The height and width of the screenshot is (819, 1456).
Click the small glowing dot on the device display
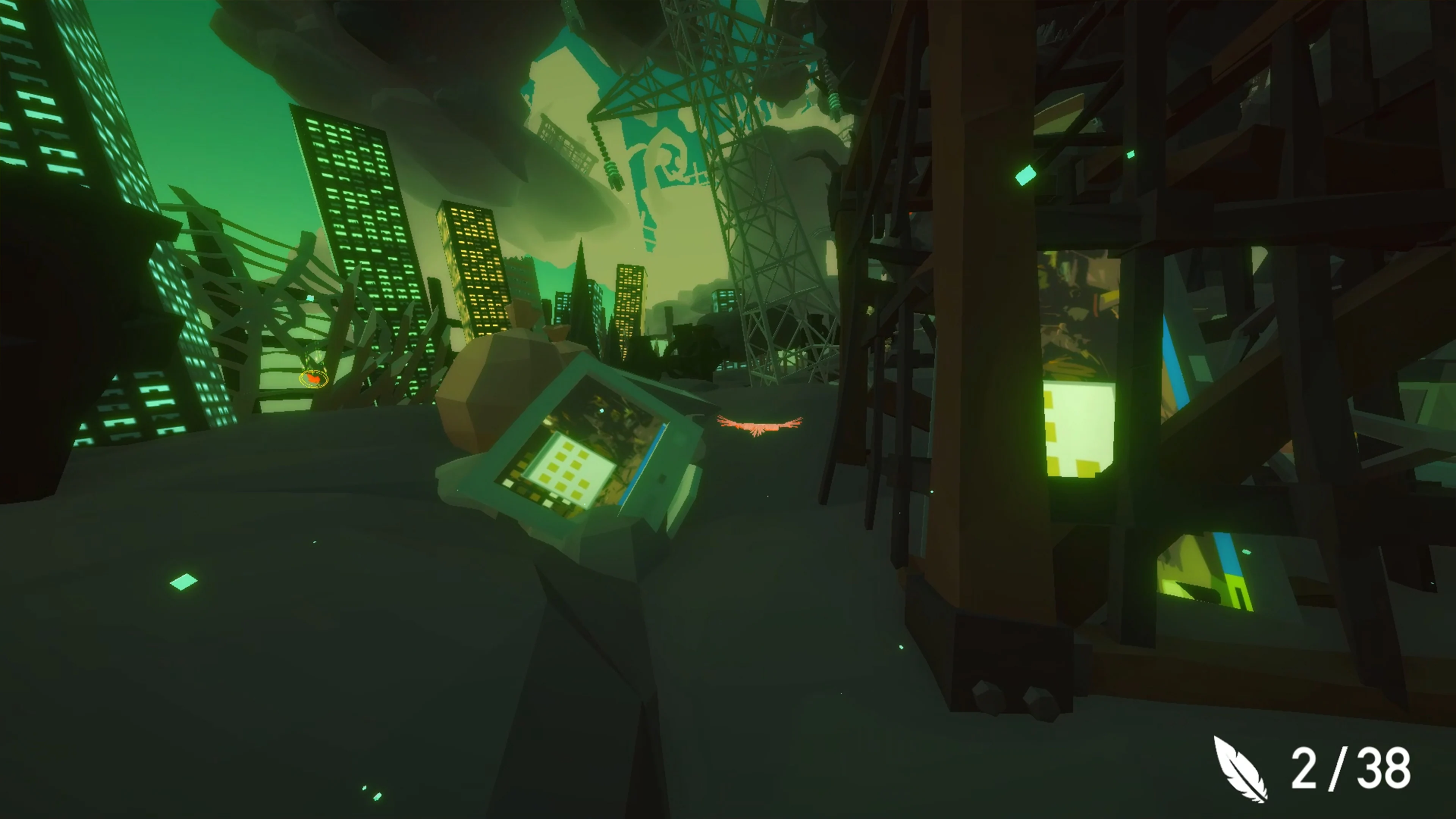tap(602, 411)
